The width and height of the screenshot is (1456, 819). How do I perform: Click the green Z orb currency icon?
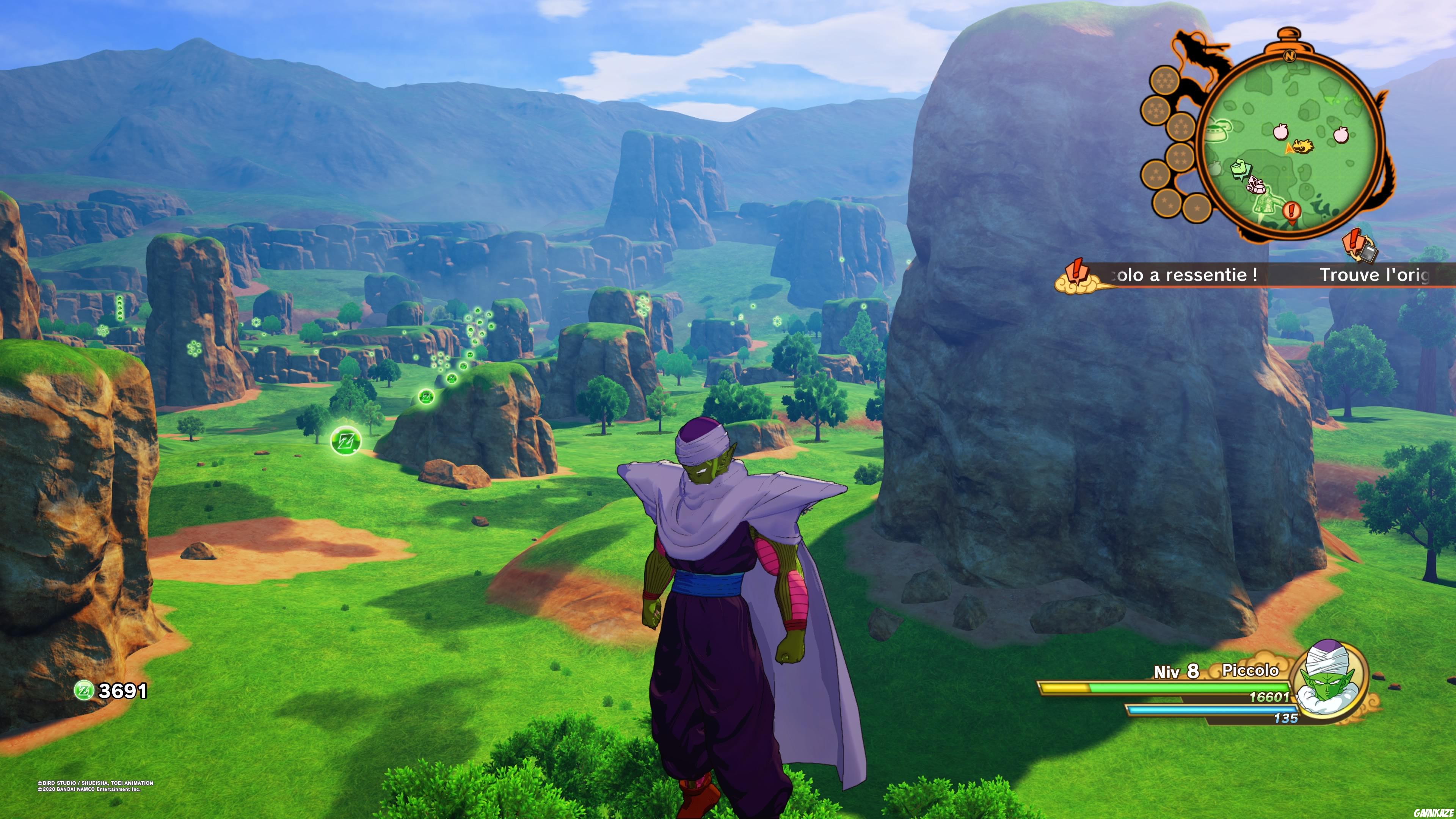click(x=84, y=690)
